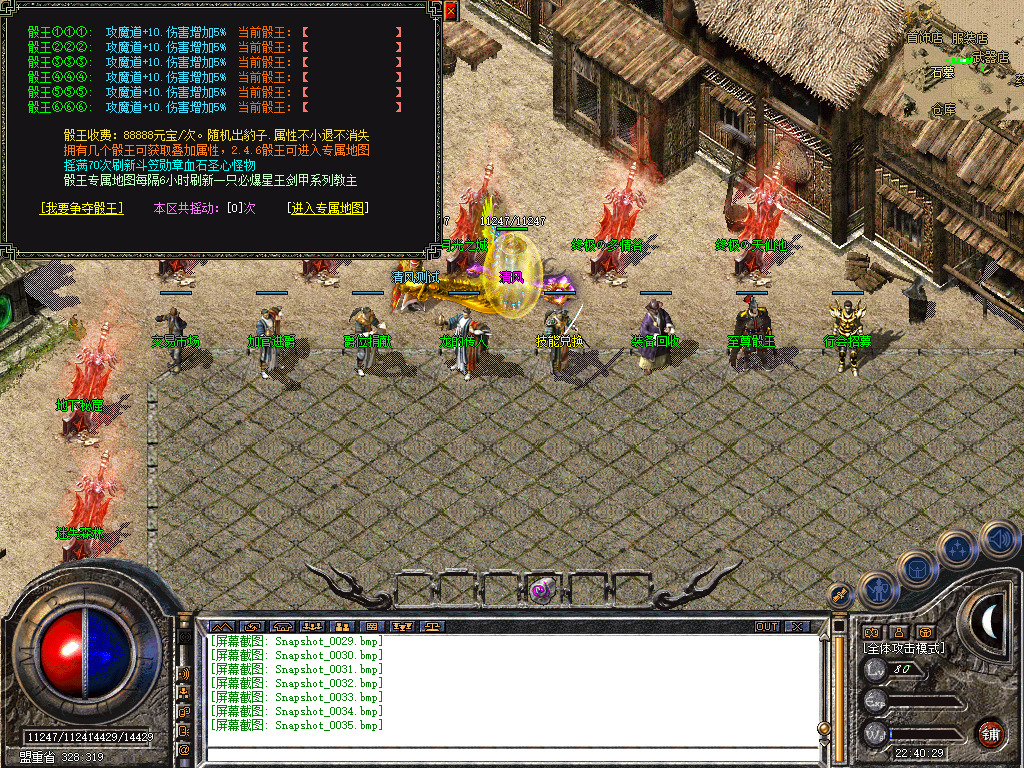Open the skills sparkle round button

coord(958,548)
